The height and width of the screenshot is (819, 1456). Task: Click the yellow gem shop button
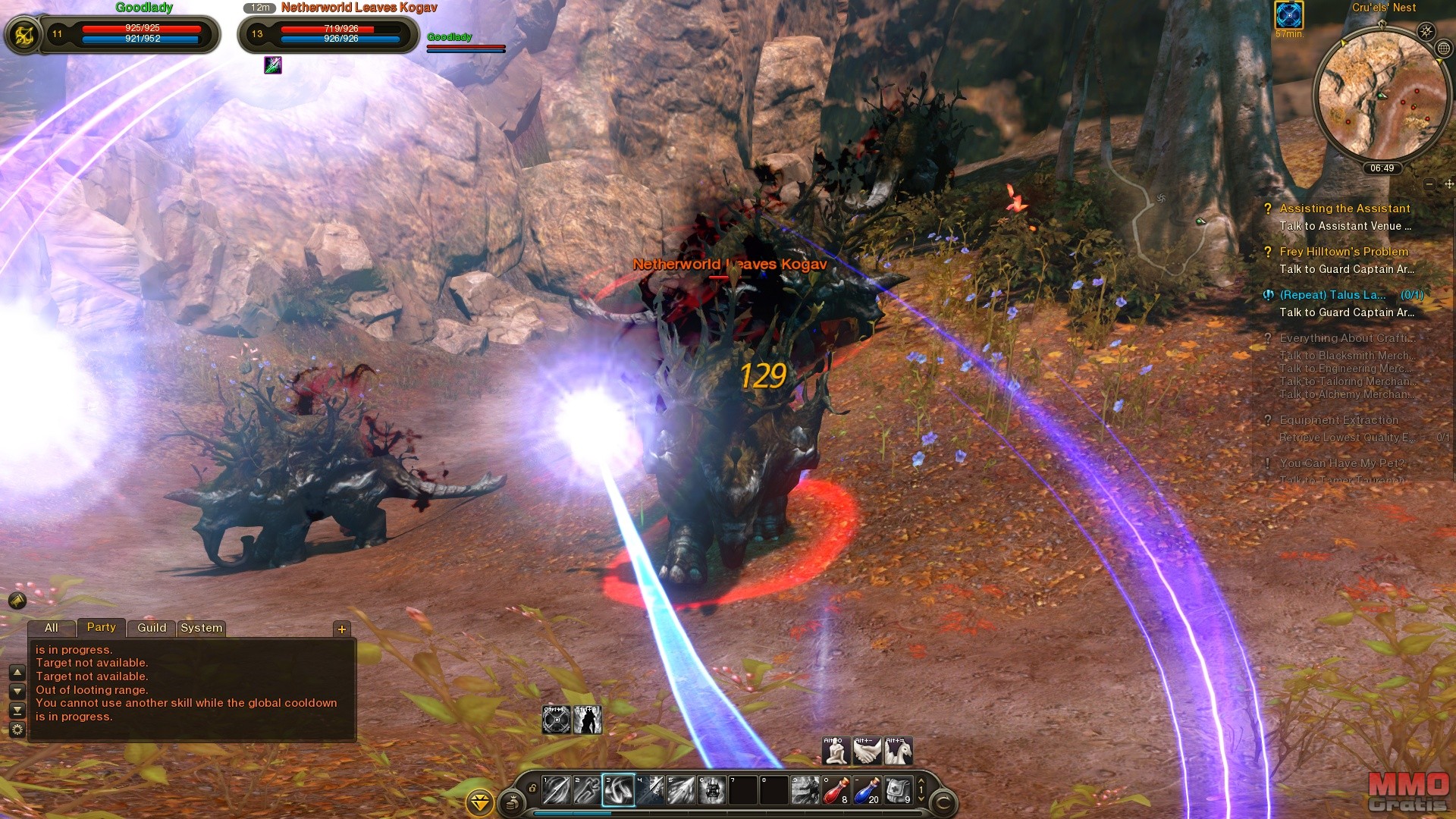click(480, 802)
